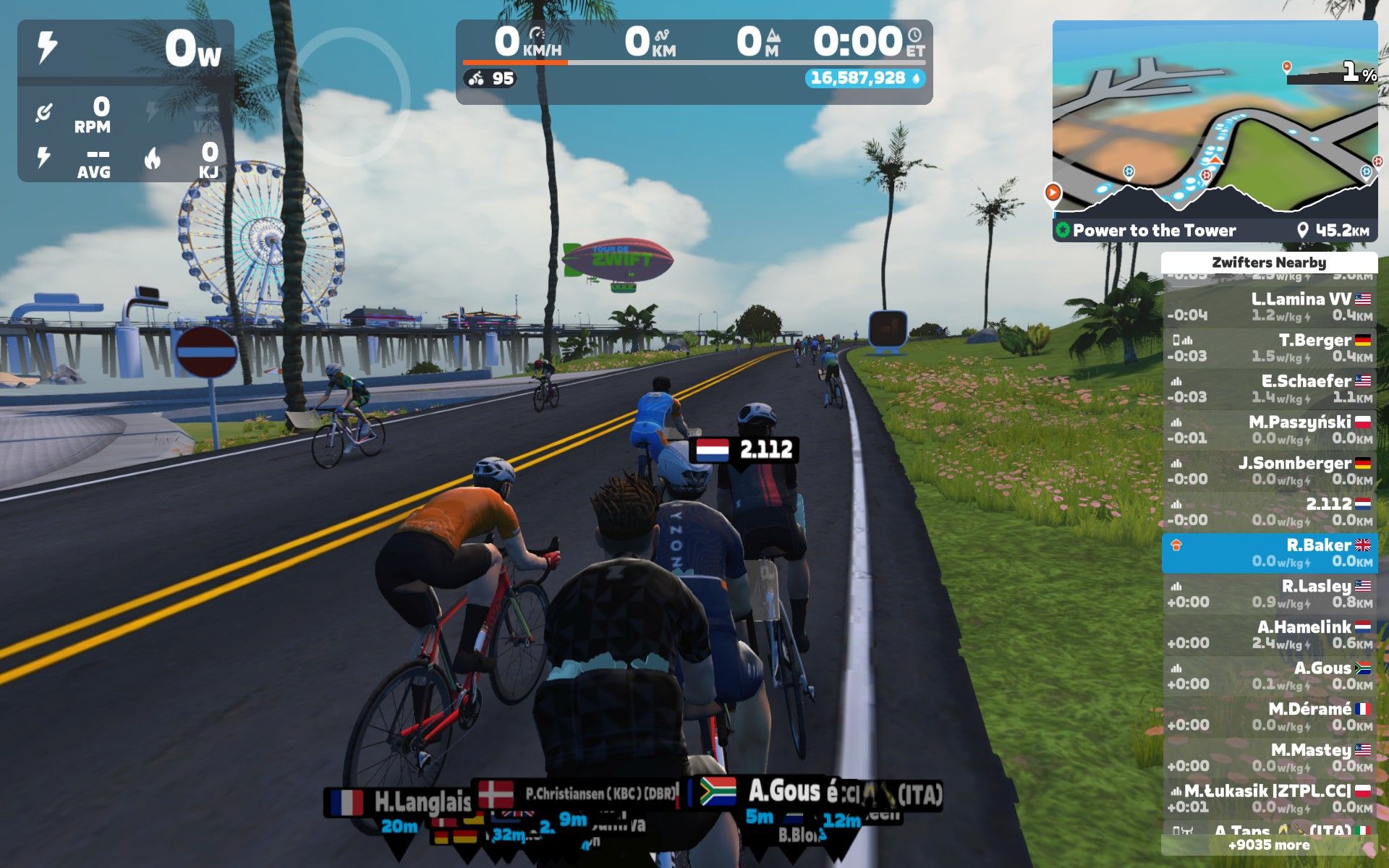Click the 16,587,928 drops counter
The height and width of the screenshot is (868, 1389).
coord(864,78)
